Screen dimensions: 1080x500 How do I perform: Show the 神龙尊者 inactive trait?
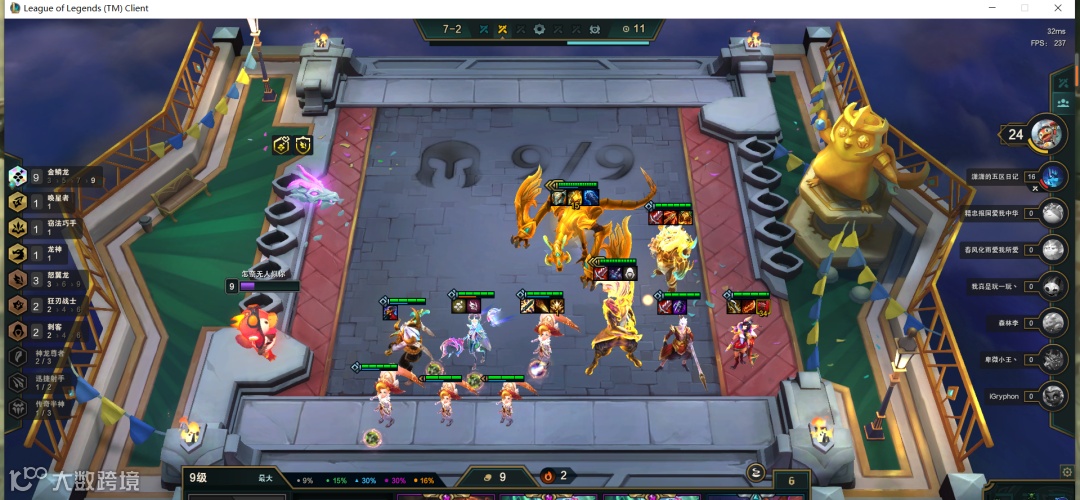tap(50, 357)
